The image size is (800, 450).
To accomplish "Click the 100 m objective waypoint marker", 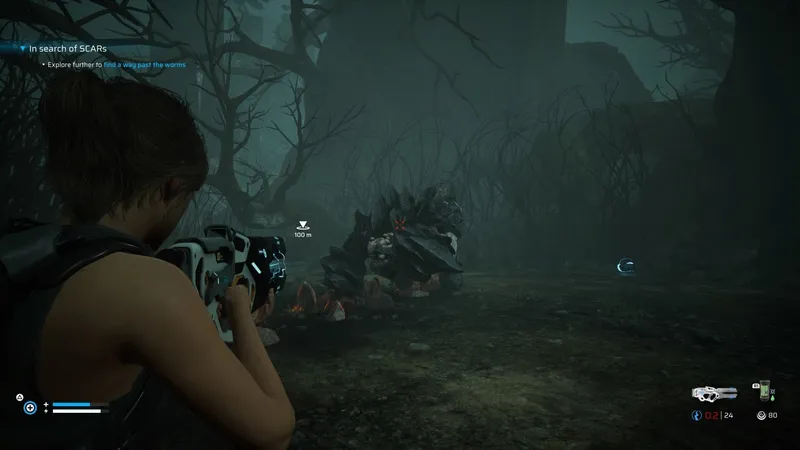I will pyautogui.click(x=303, y=225).
